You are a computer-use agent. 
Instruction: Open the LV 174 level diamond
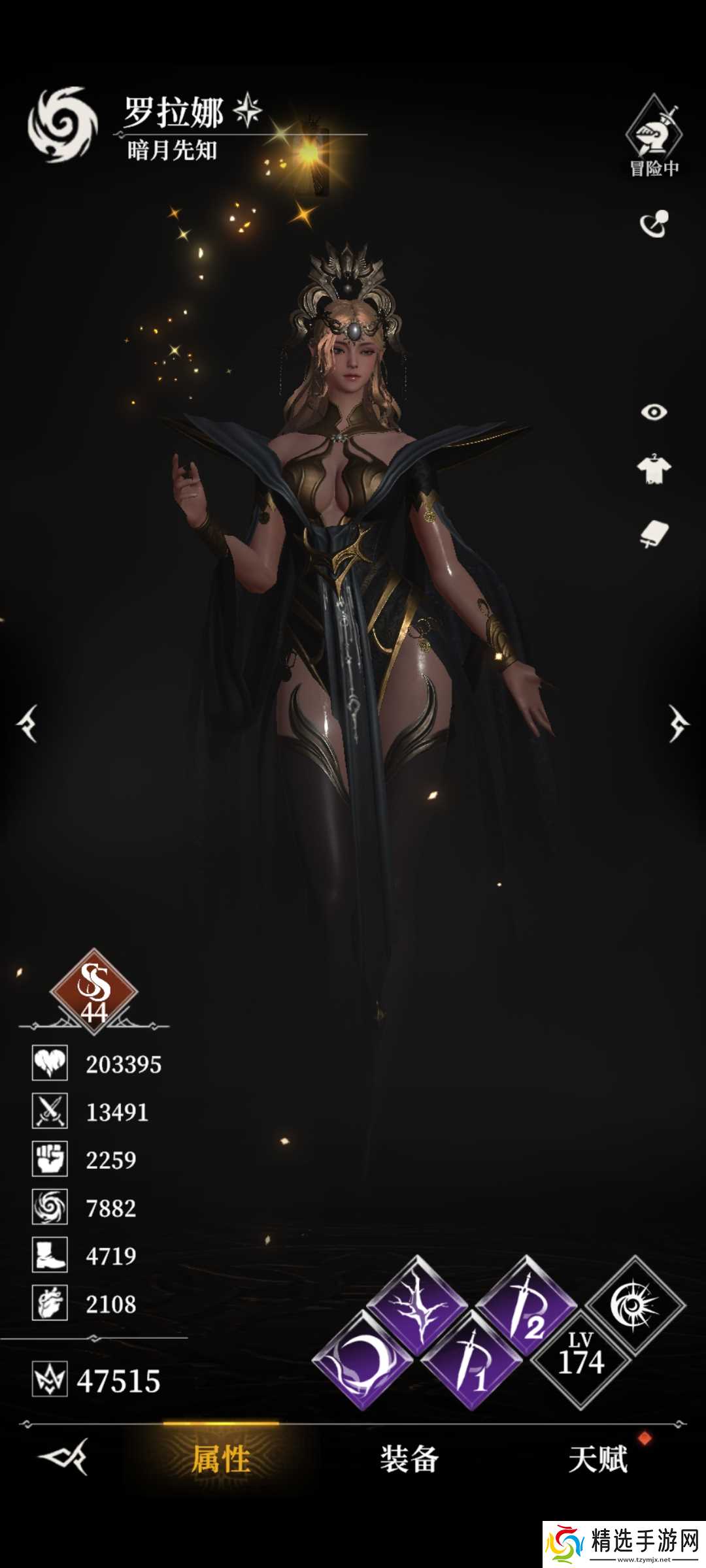click(580, 1359)
